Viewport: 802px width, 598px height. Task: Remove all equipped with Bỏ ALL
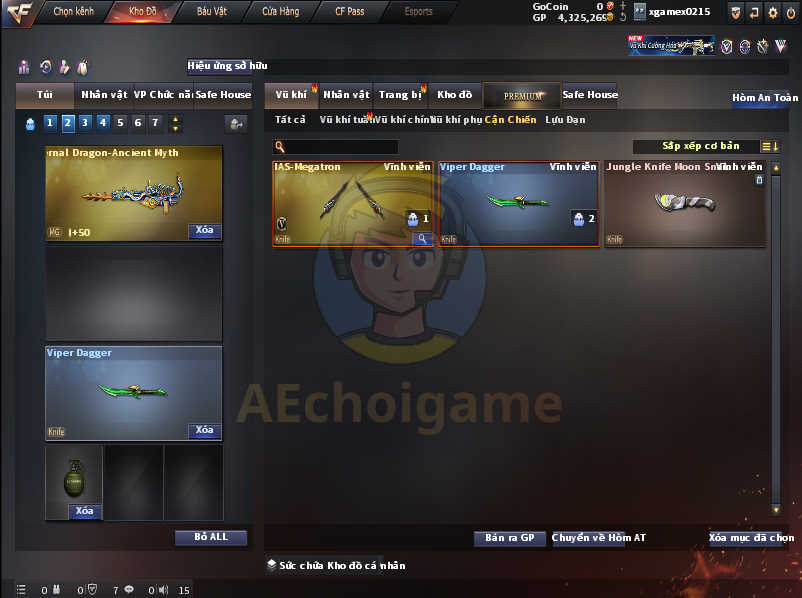point(210,537)
